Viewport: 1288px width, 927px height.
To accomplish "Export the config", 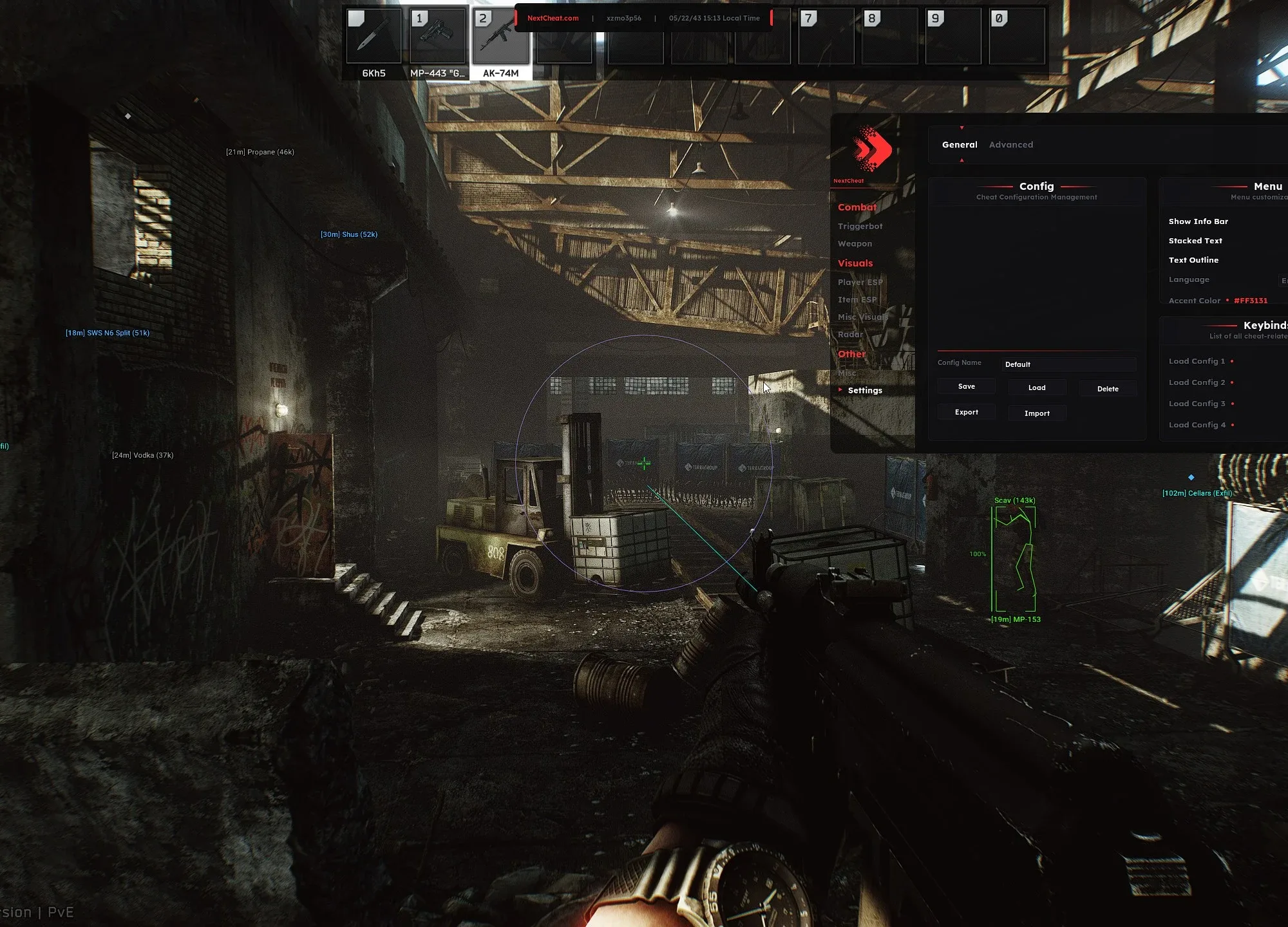I will [x=966, y=413].
